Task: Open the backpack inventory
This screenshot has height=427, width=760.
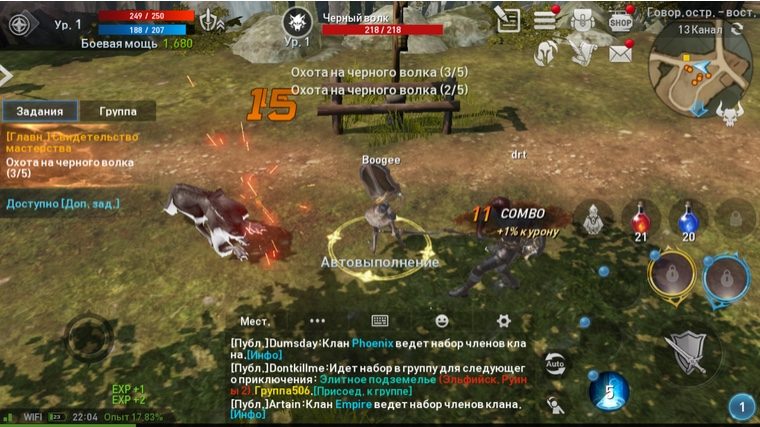Action: [583, 19]
